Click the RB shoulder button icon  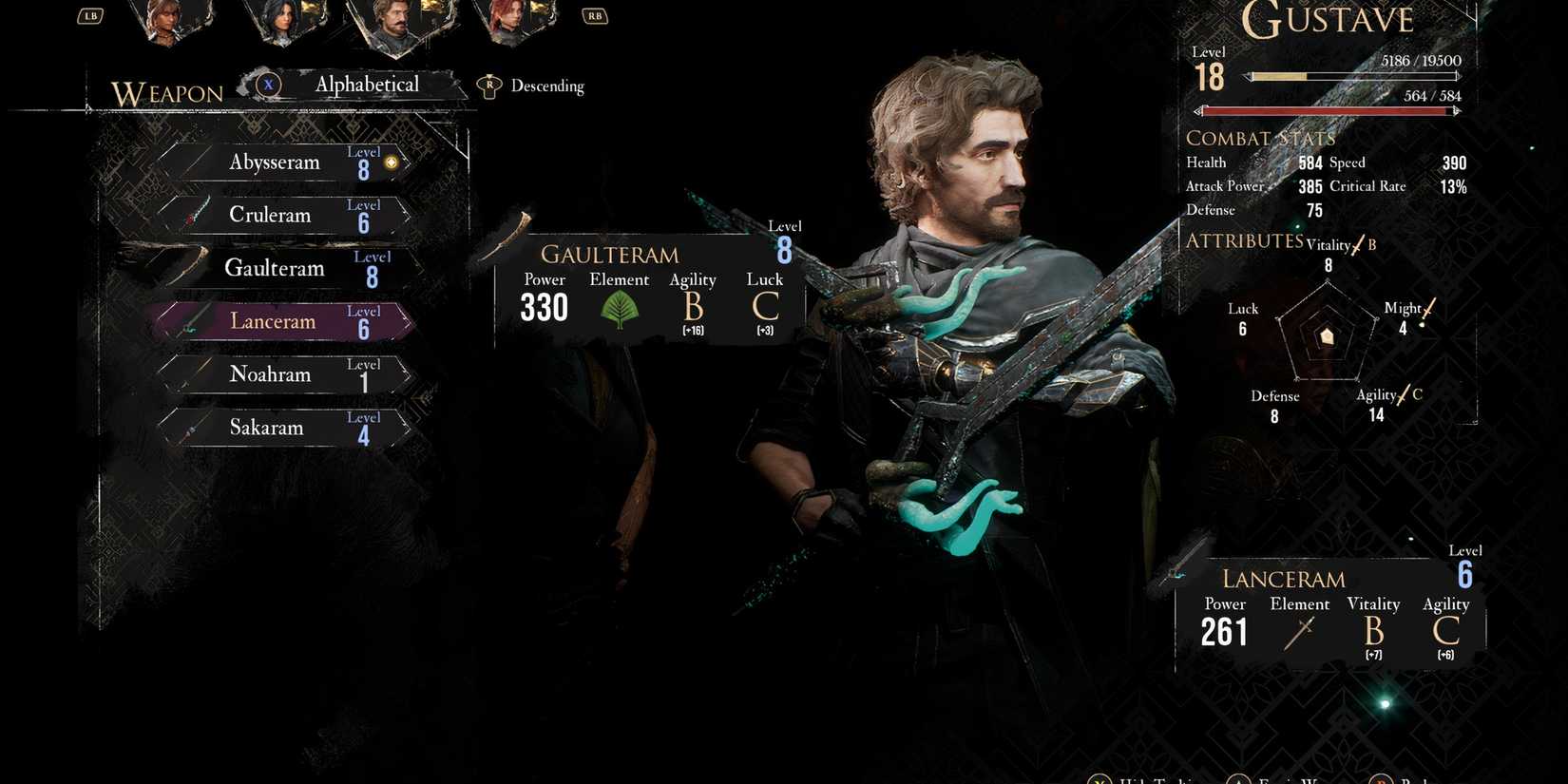[x=594, y=15]
